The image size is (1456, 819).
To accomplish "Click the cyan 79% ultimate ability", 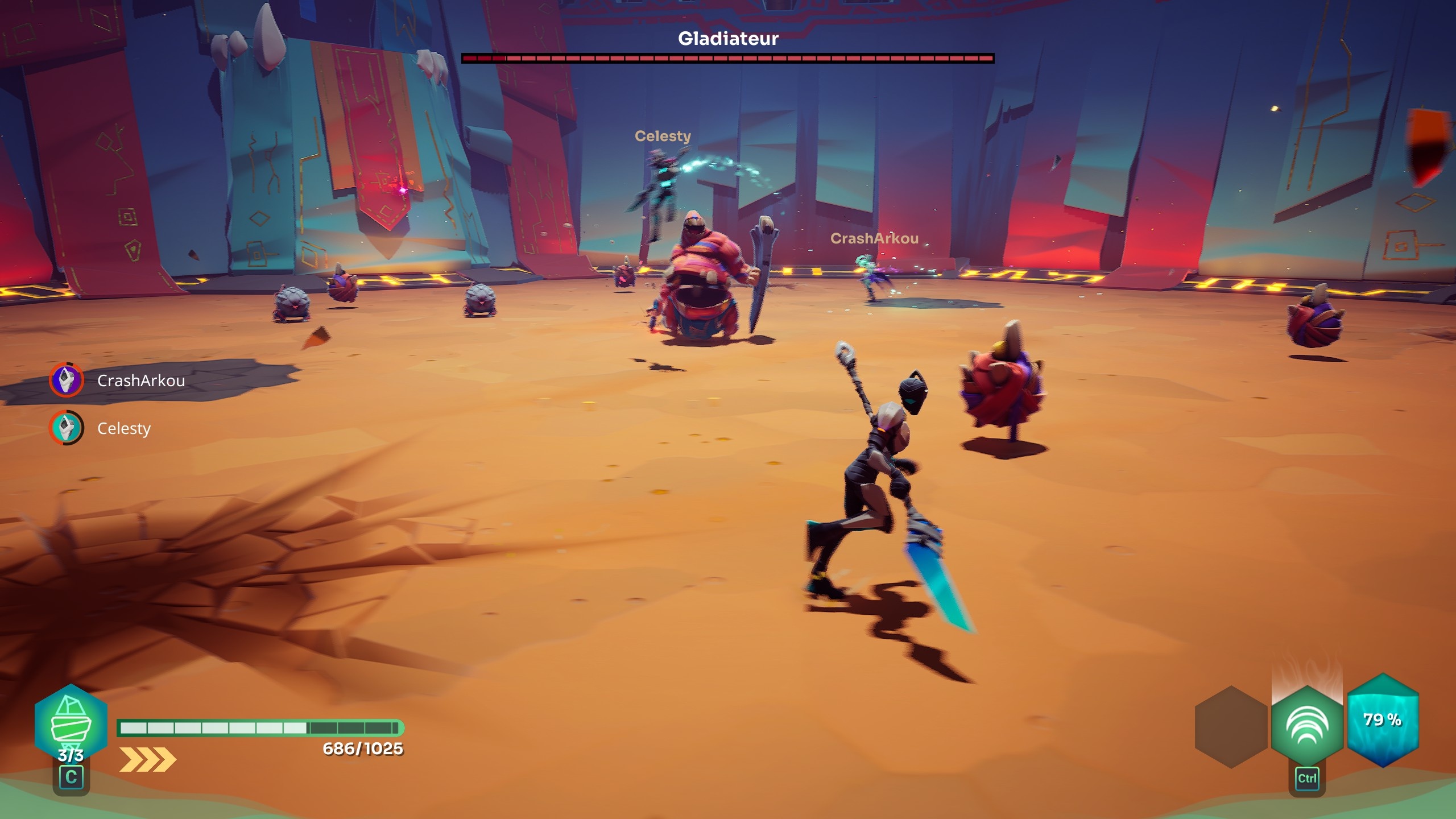I will pos(1383,720).
